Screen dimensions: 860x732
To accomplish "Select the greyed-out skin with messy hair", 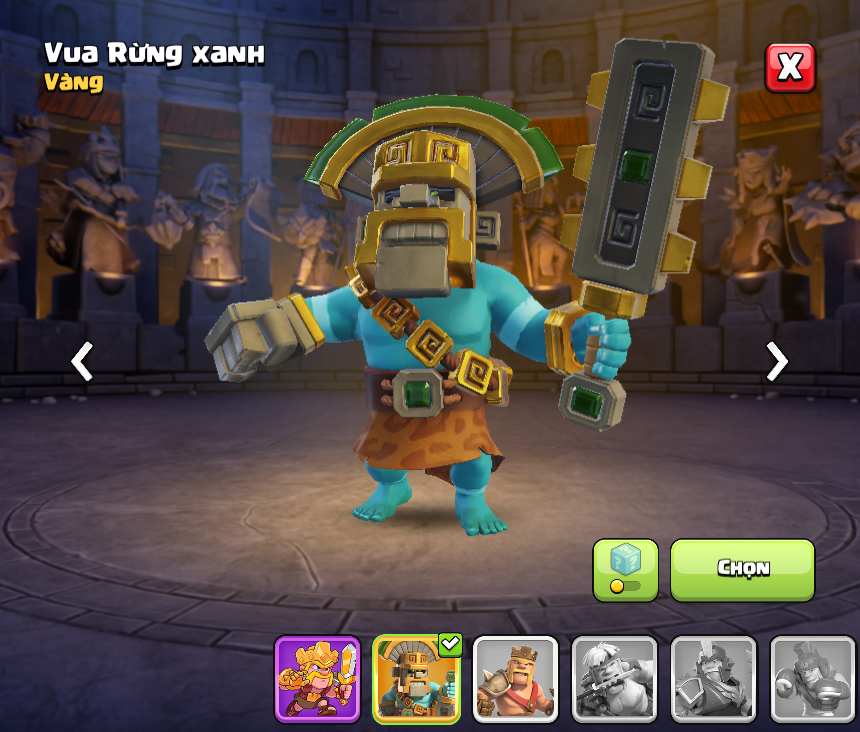I will (x=614, y=679).
